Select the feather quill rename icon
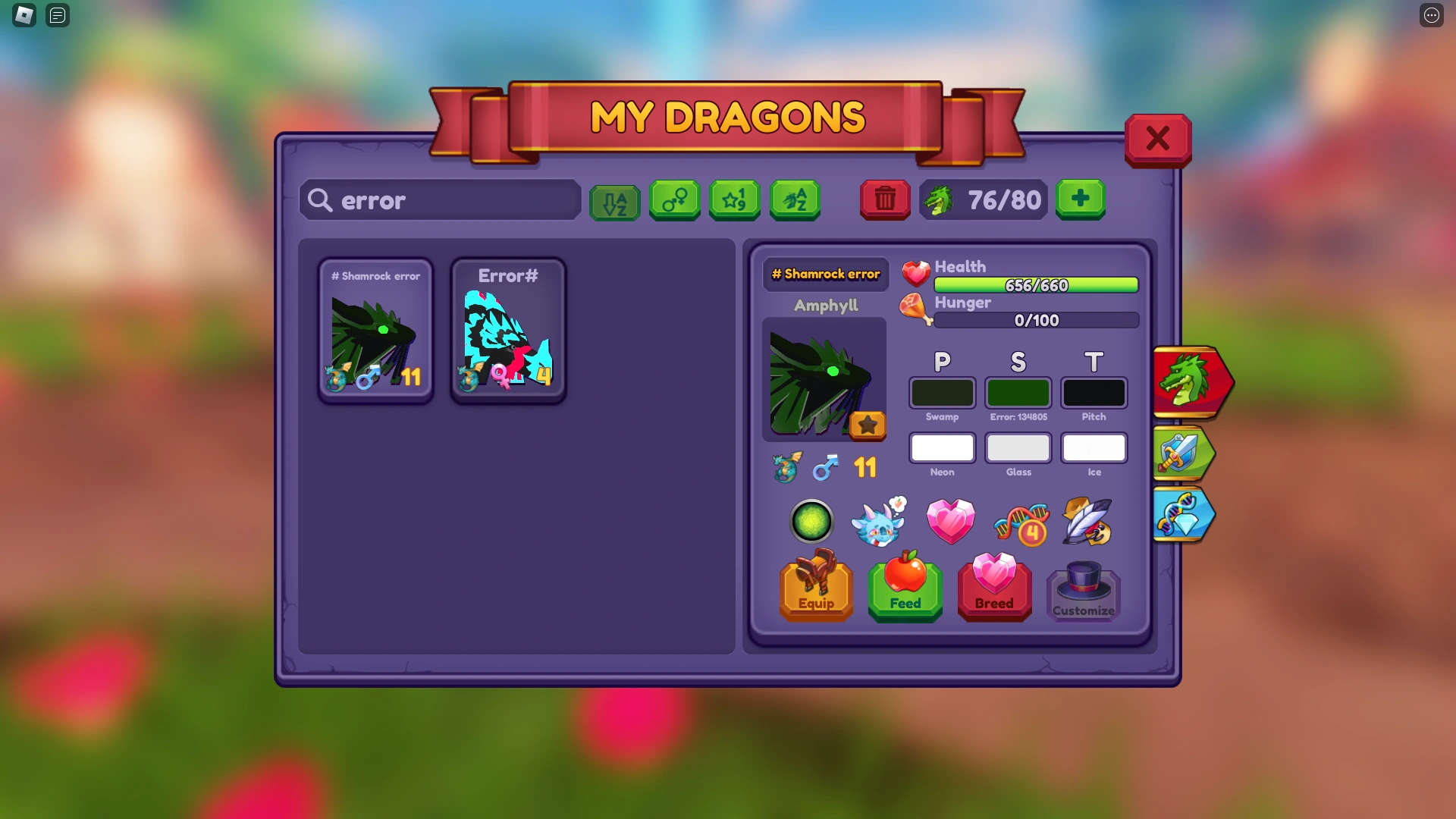This screenshot has width=1456, height=819. pos(1084,522)
